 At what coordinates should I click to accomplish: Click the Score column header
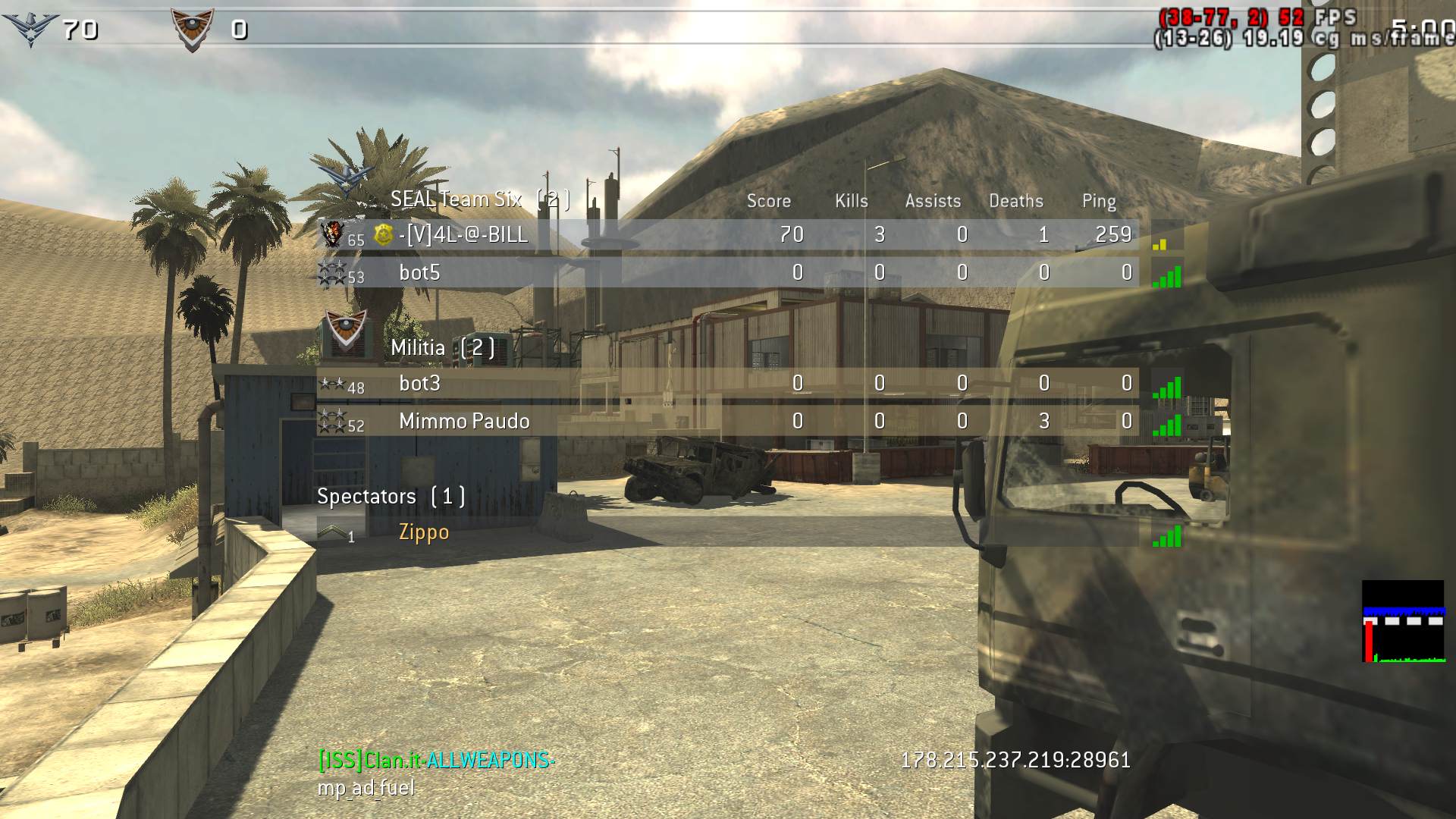(768, 201)
